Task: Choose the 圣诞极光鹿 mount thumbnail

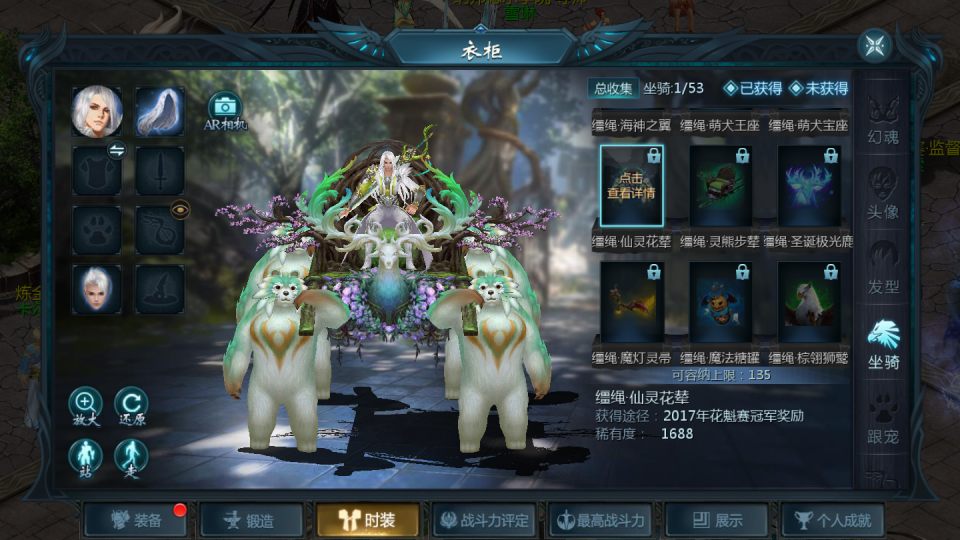Action: coord(809,185)
